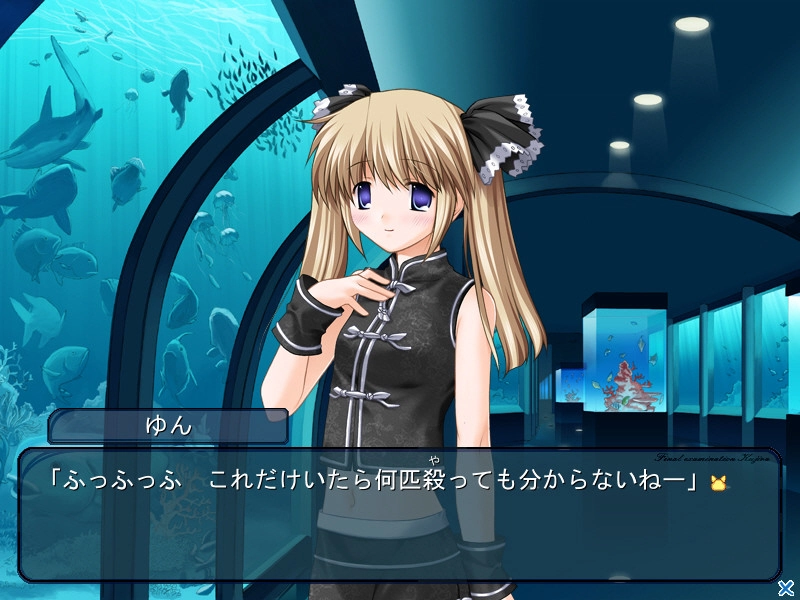Click the yellow cat advance icon

[x=717, y=483]
